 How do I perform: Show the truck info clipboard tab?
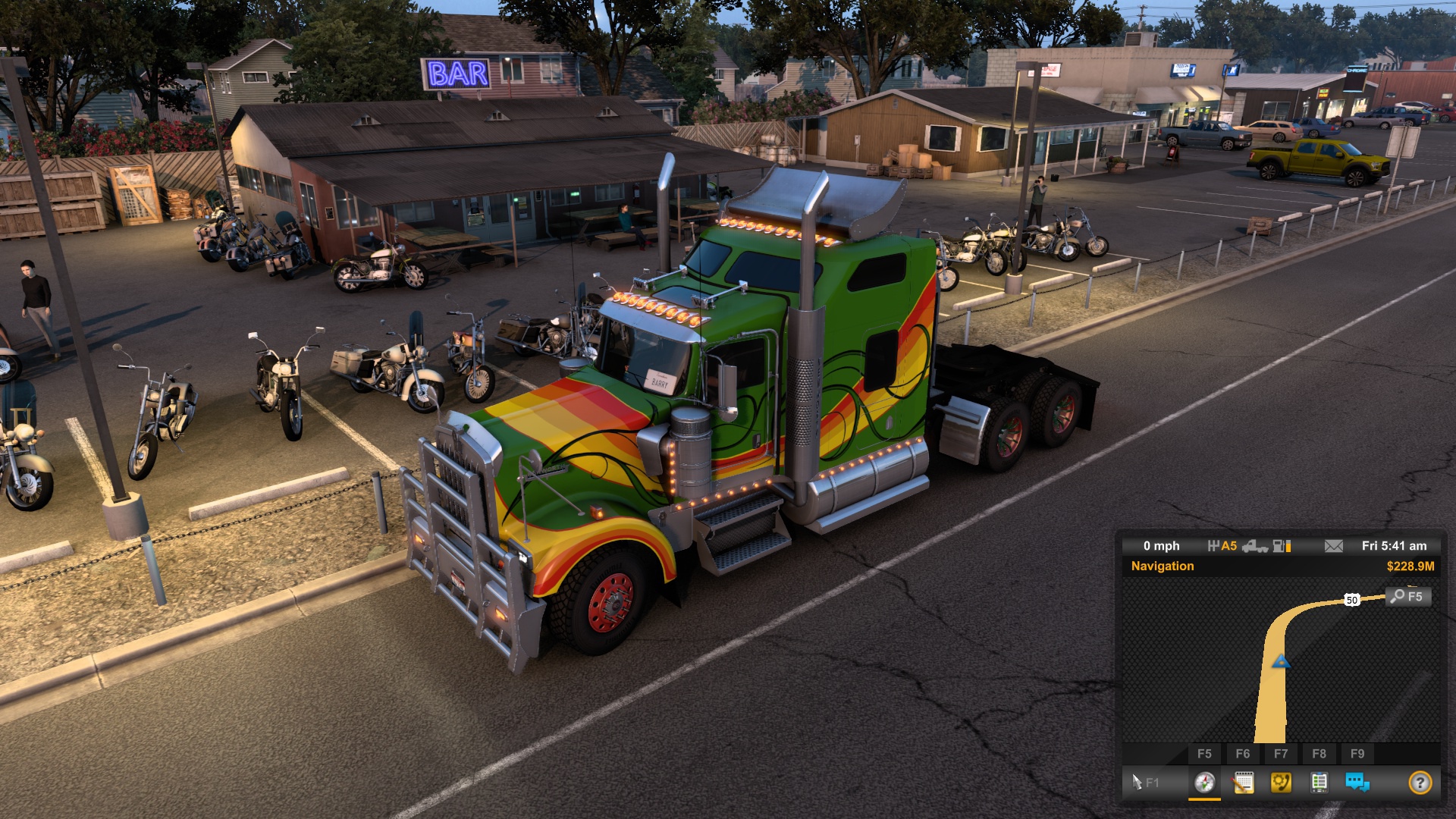point(1319,782)
